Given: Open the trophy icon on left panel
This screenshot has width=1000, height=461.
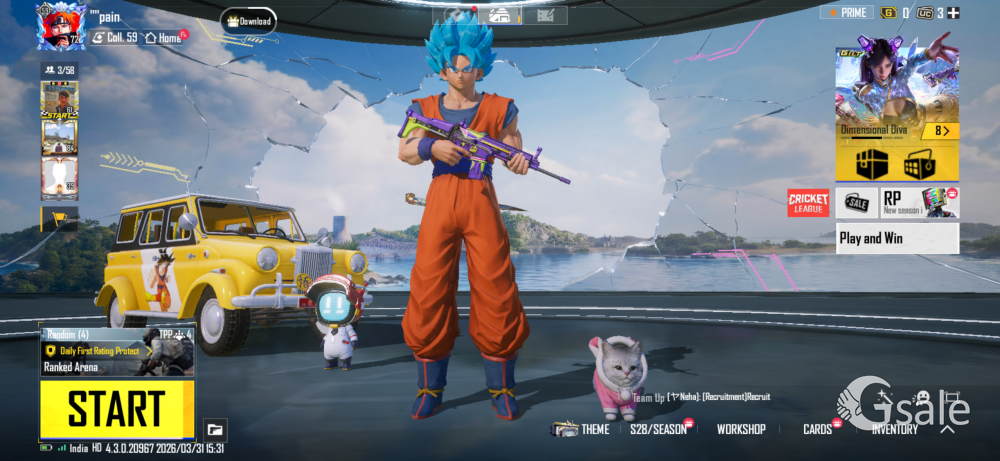Looking at the screenshot, I should 59,217.
